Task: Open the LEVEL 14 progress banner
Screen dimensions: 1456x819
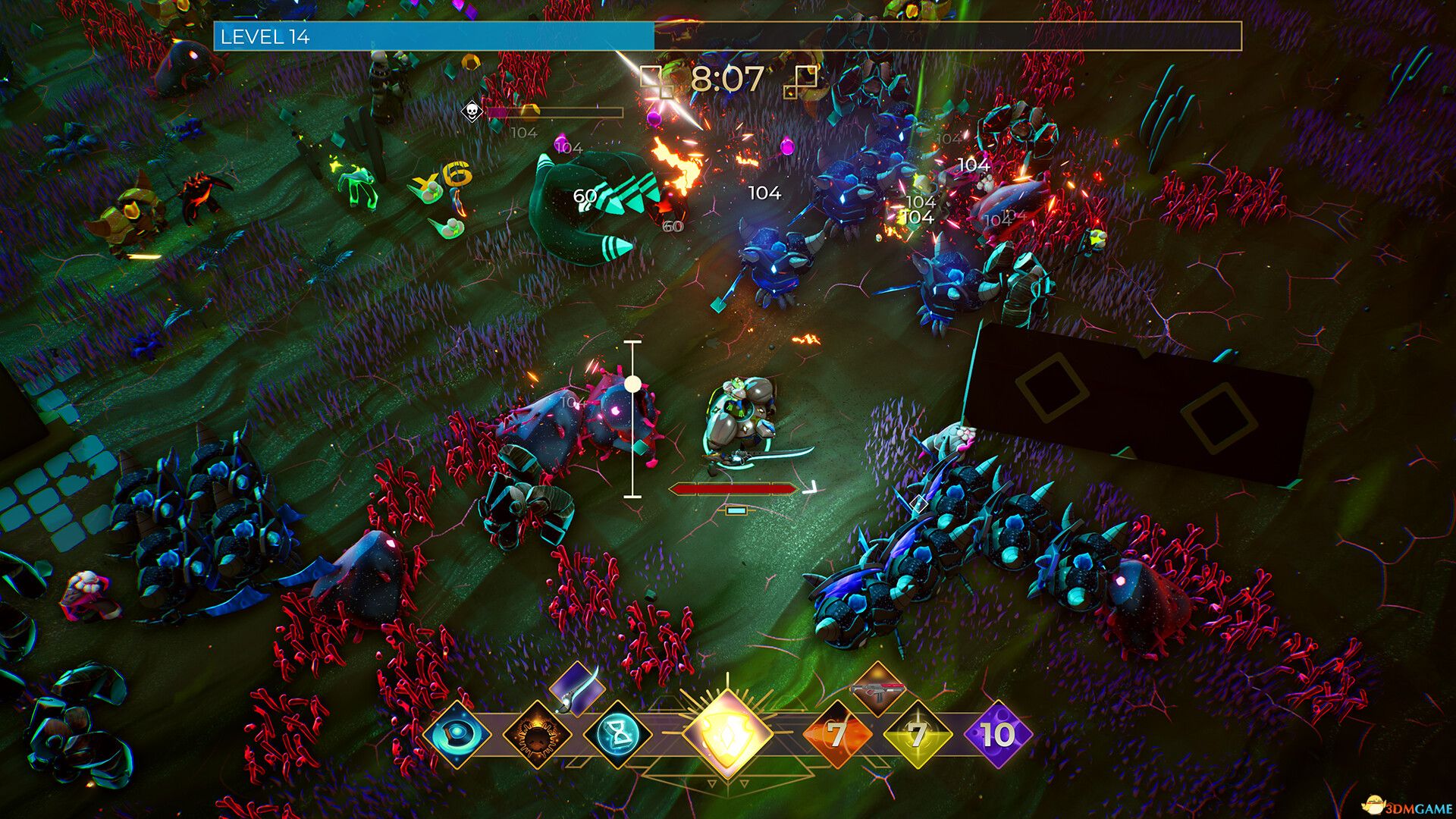Action: pyautogui.click(x=265, y=34)
